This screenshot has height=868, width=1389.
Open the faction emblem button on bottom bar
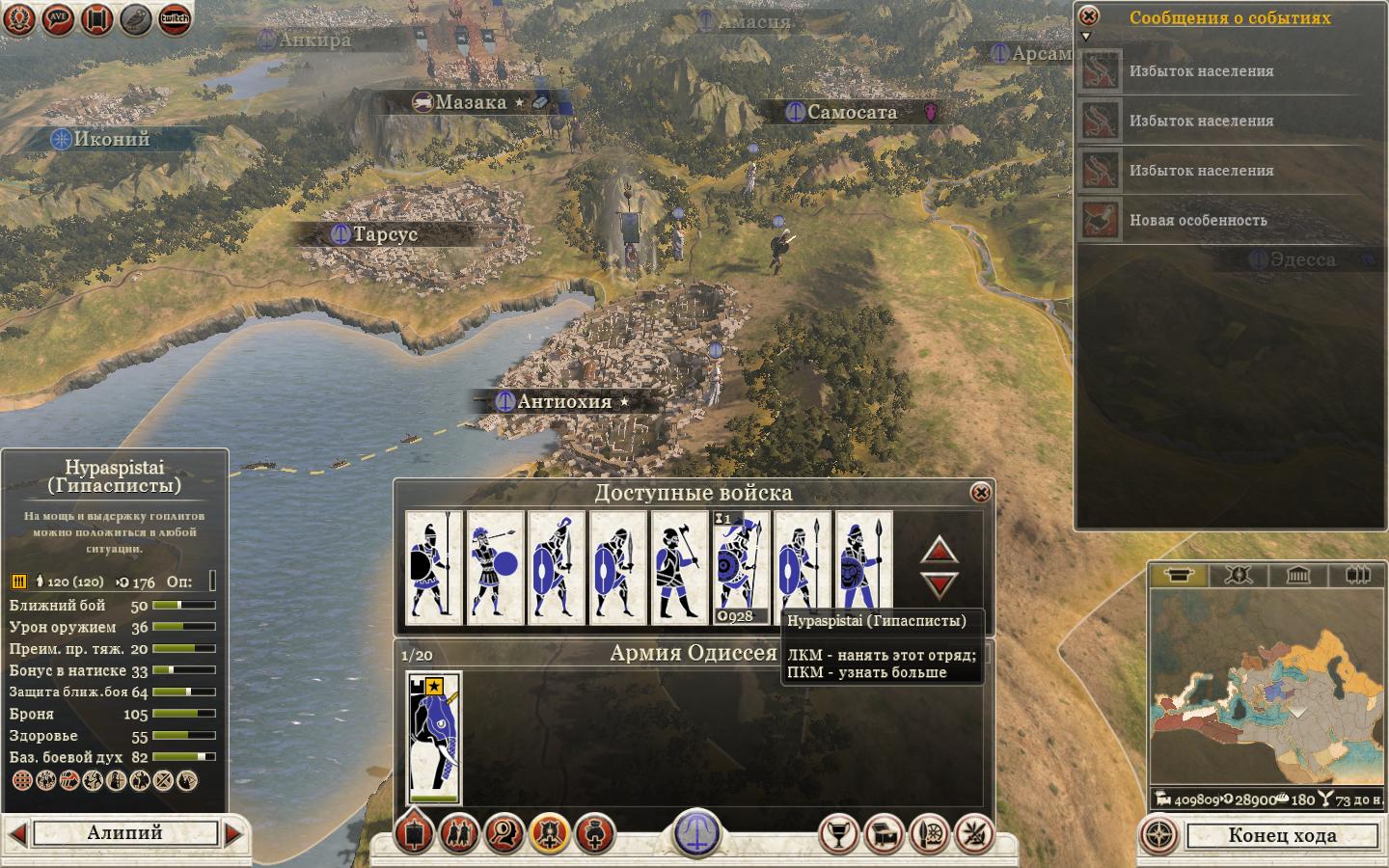pyautogui.click(x=694, y=831)
